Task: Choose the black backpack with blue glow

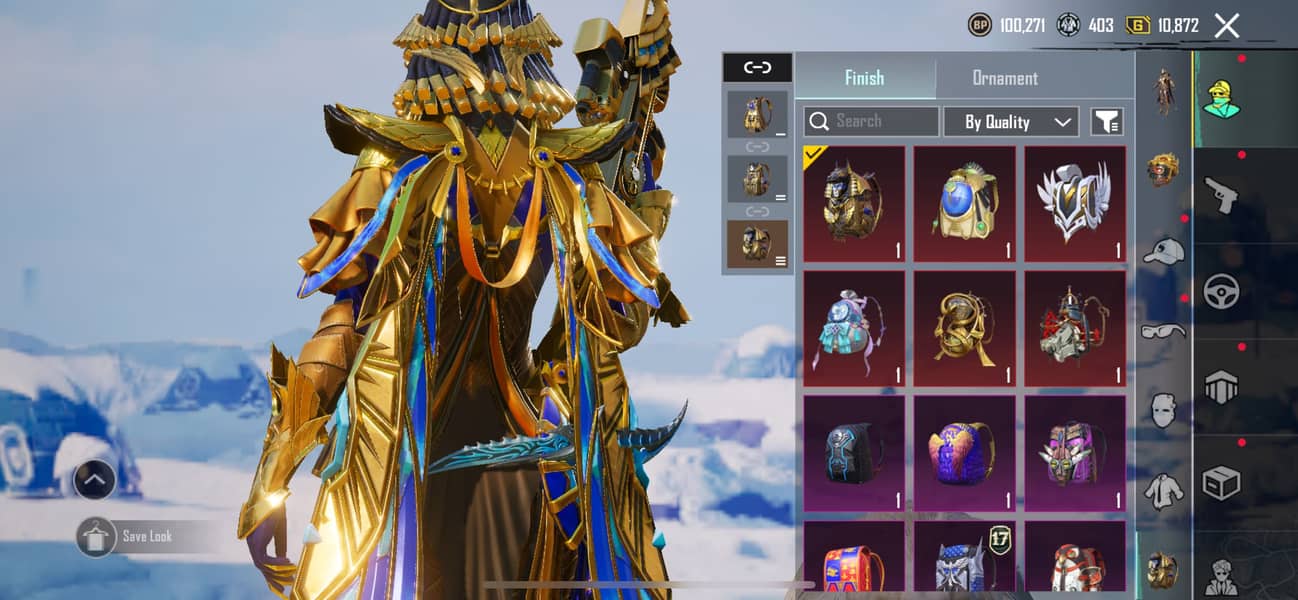Action: tap(854, 452)
